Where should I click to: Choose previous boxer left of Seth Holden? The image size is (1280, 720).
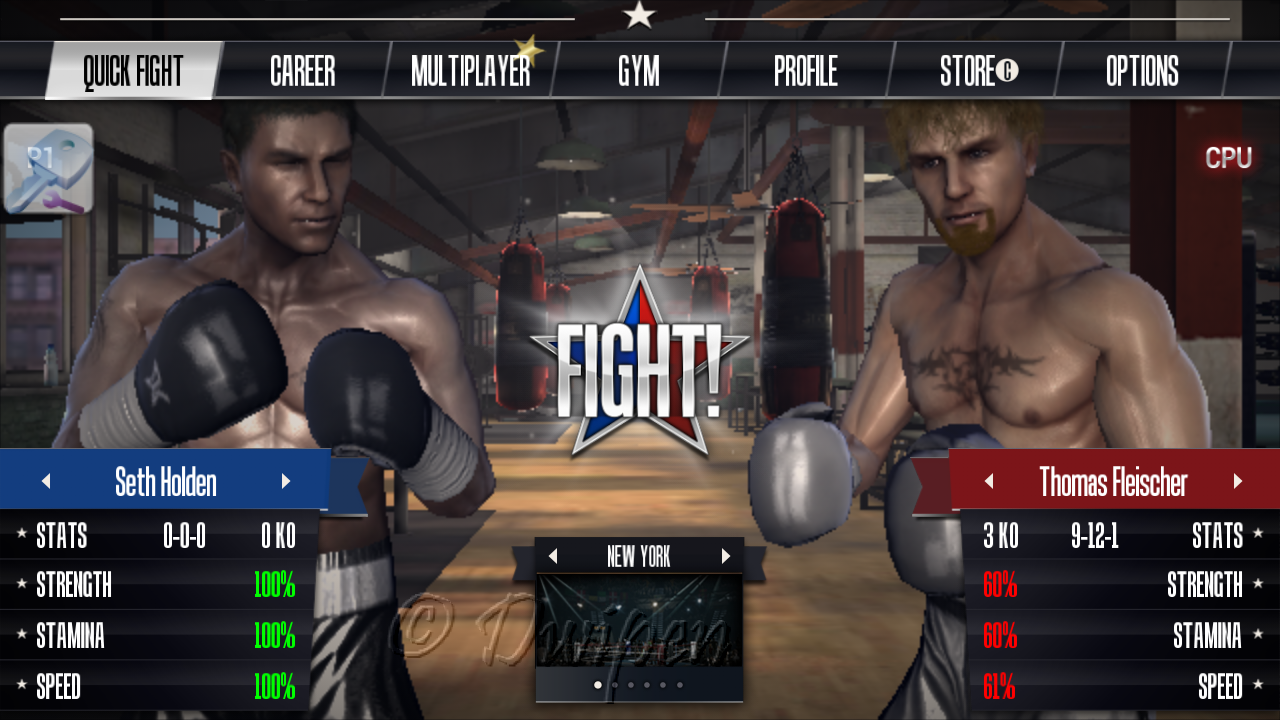(46, 482)
